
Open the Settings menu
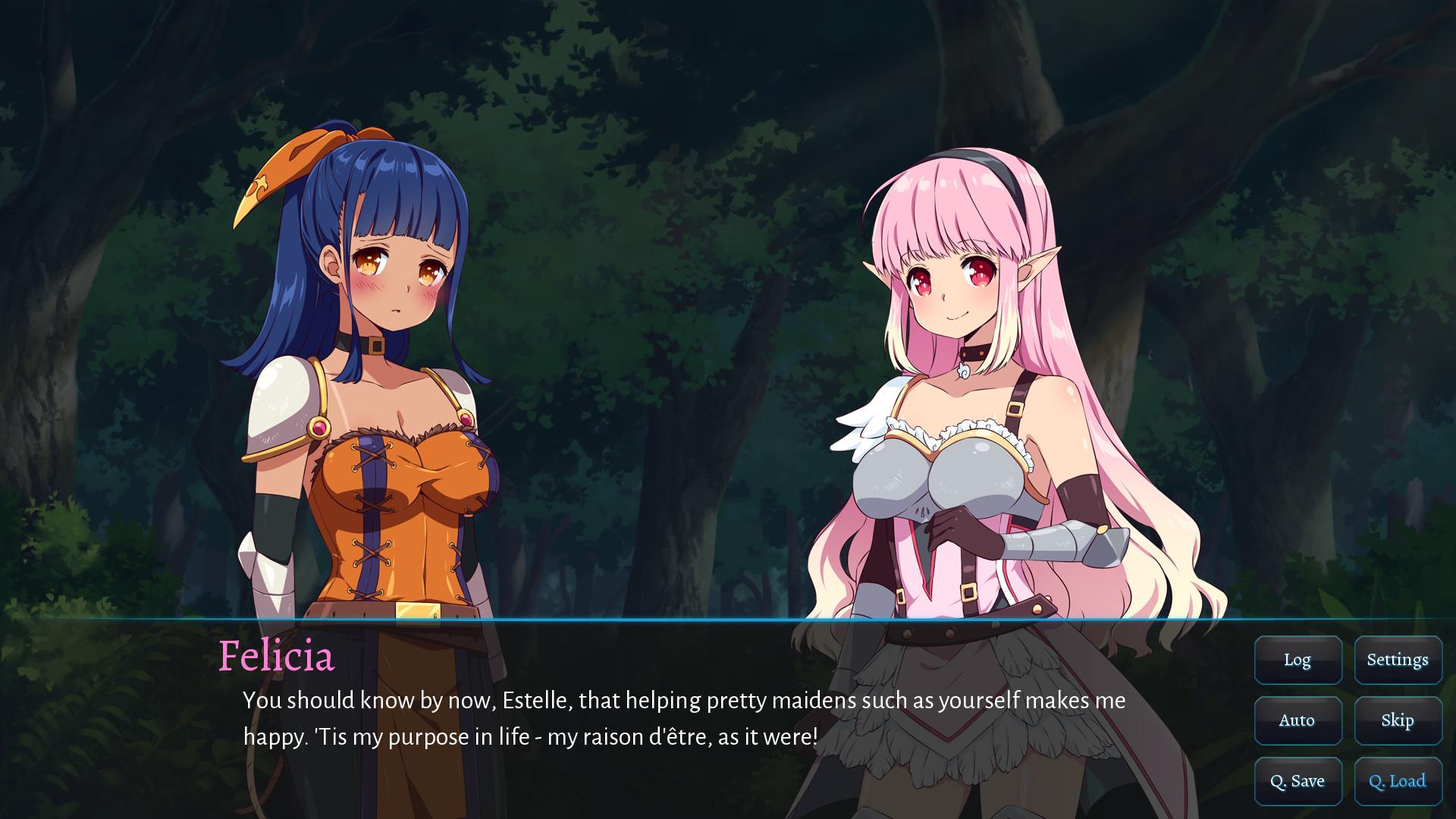click(x=1398, y=660)
